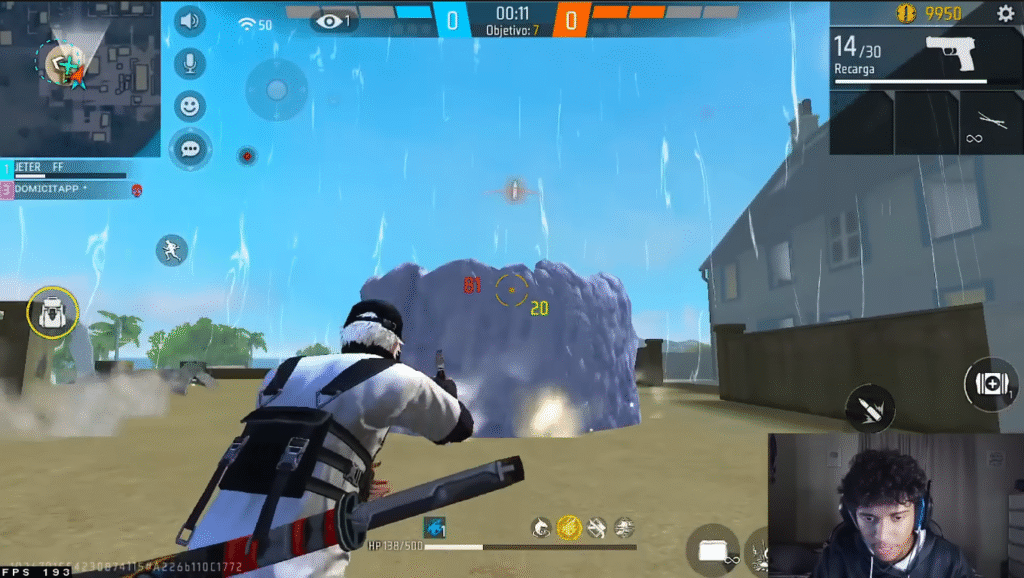Toggle the microphone voice chat
Viewport: 1024px width, 578px height.
point(189,64)
